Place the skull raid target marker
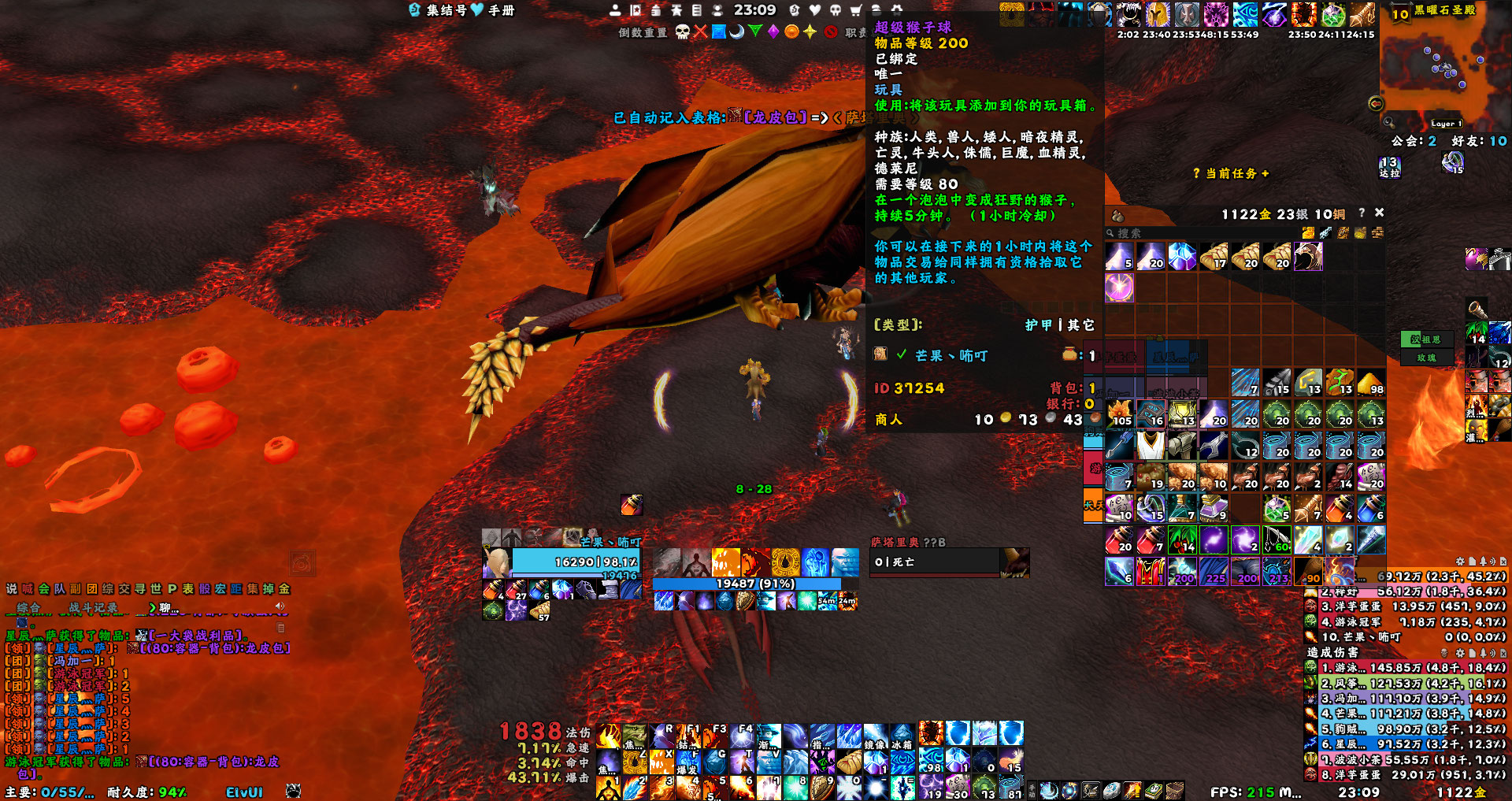 point(682,32)
